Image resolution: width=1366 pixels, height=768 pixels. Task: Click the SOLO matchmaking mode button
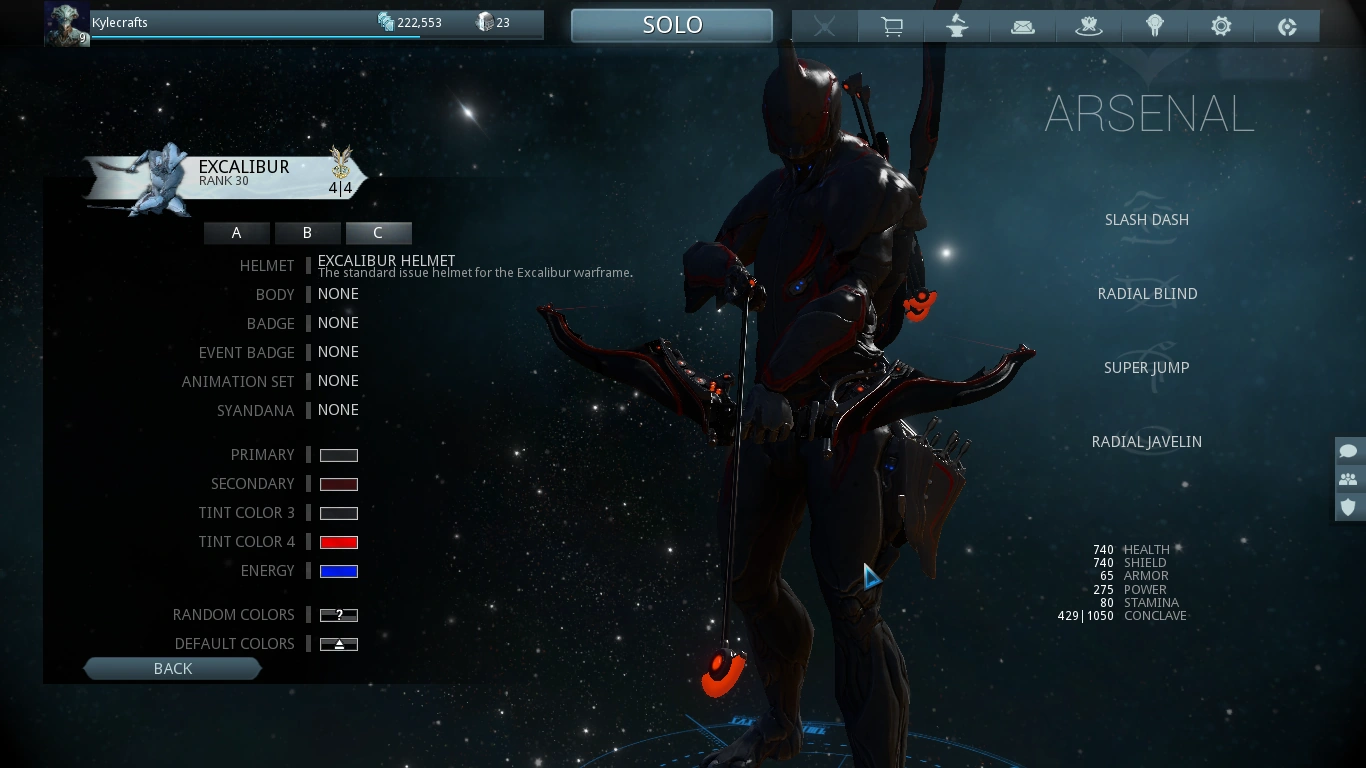point(671,24)
